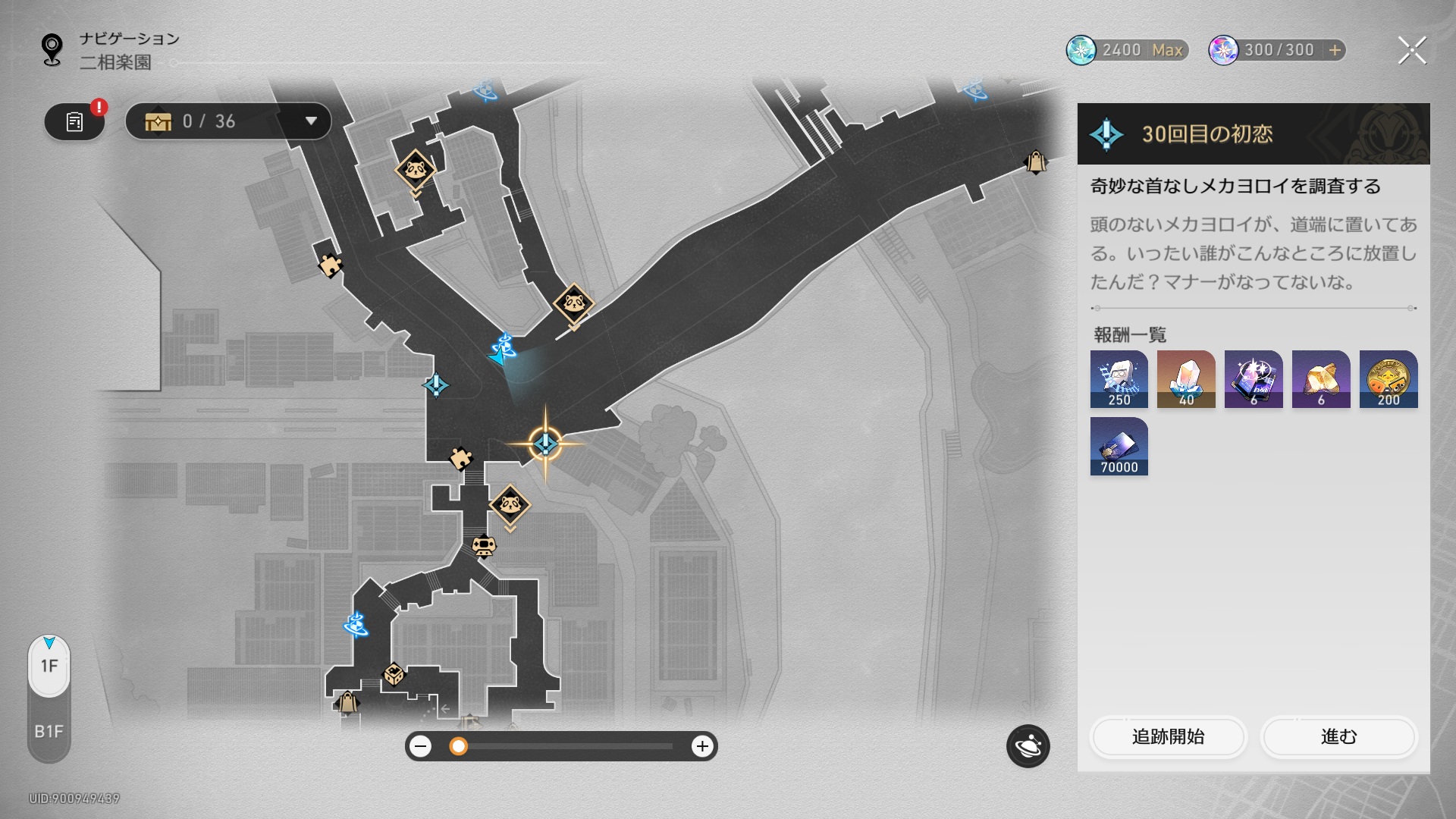Open the treasure chest count dropdown
This screenshot has width=1456, height=819.
pyautogui.click(x=310, y=121)
